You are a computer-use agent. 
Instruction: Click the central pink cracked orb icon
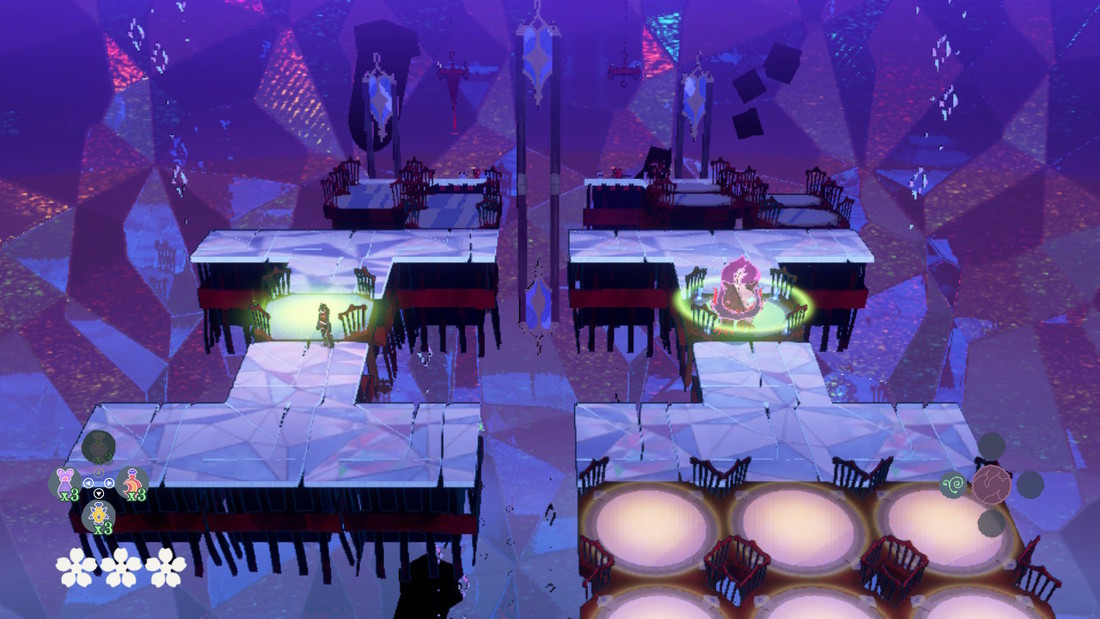pyautogui.click(x=991, y=485)
